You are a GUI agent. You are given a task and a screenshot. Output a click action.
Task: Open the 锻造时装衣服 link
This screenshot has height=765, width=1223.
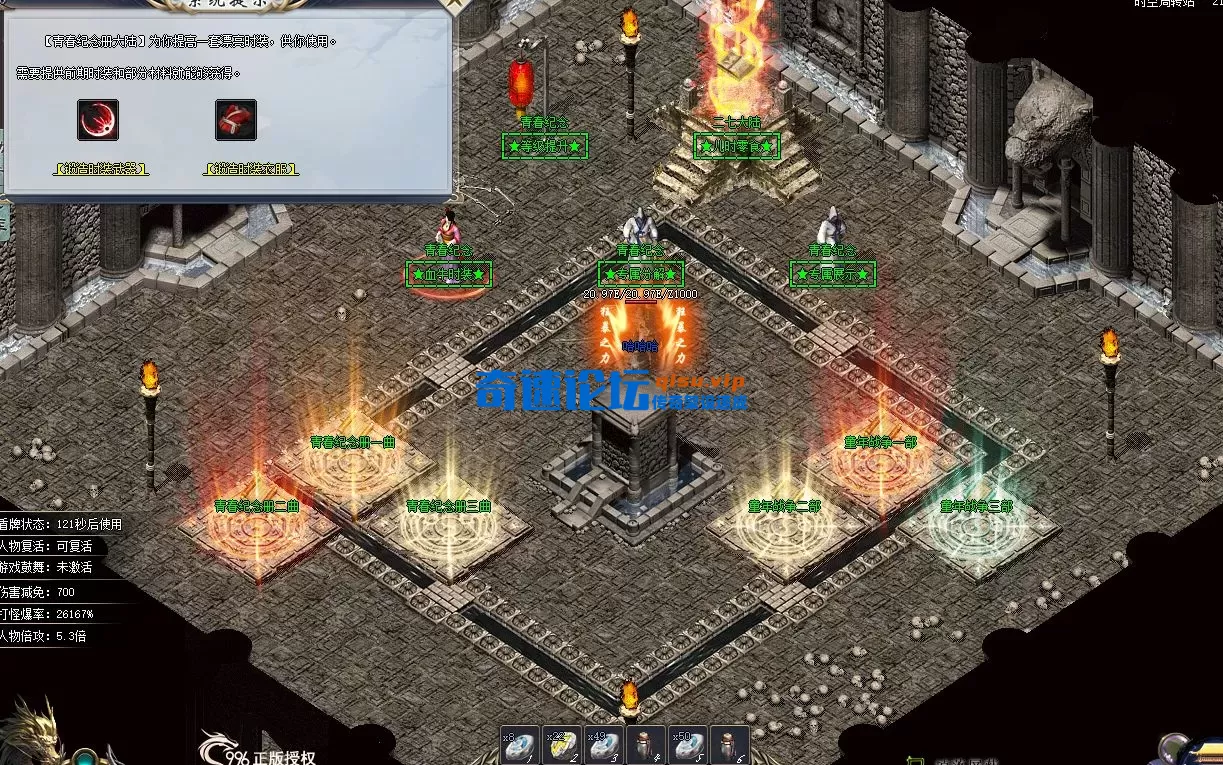coord(251,170)
